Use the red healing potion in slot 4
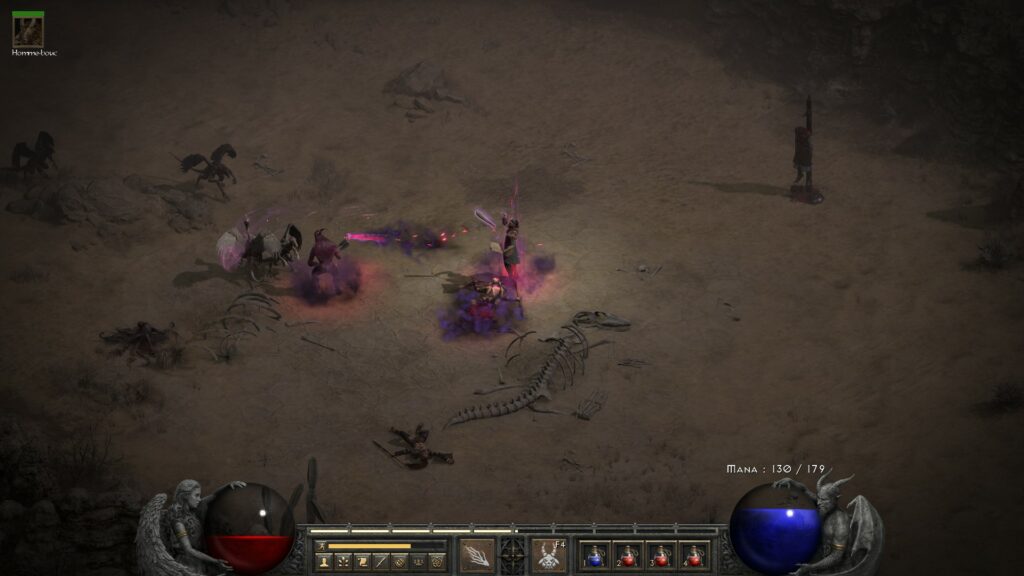This screenshot has height=576, width=1024. point(694,555)
